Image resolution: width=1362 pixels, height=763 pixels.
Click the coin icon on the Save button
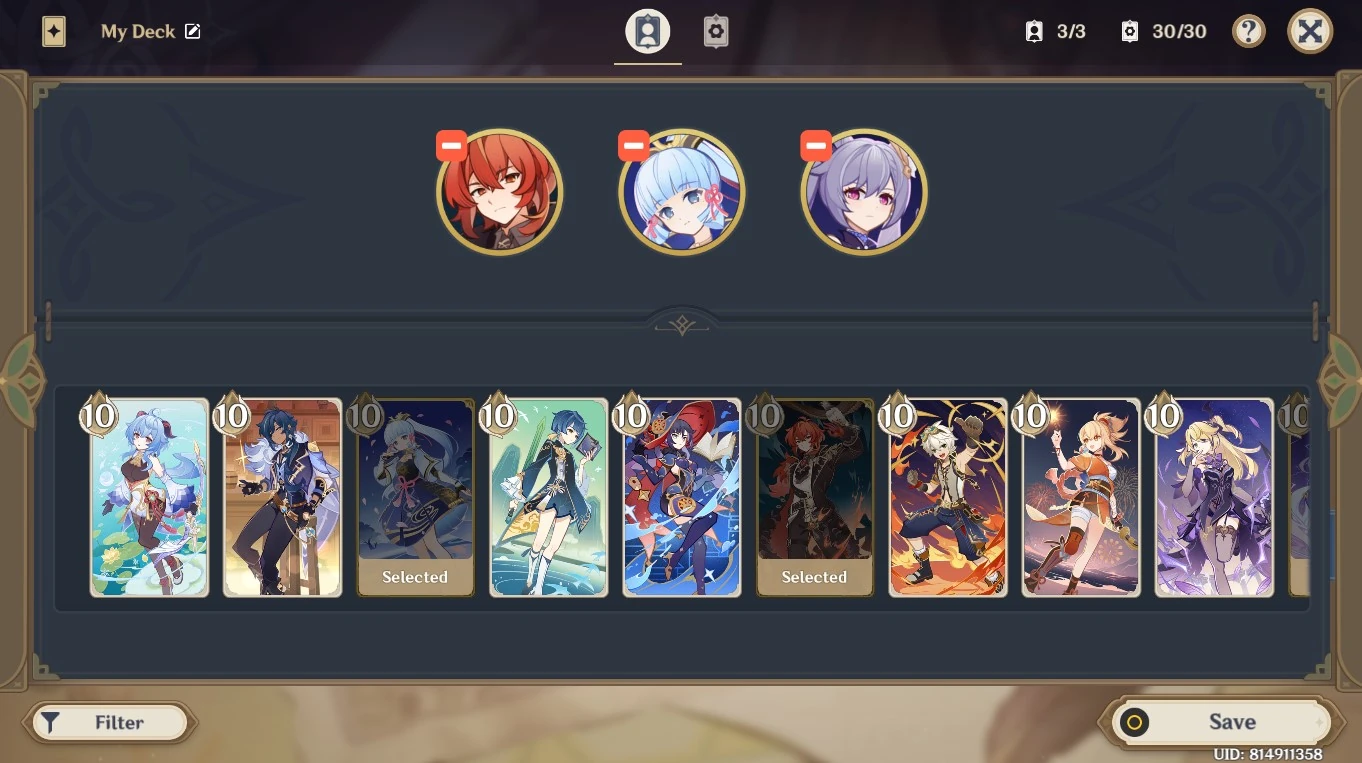(x=1134, y=722)
